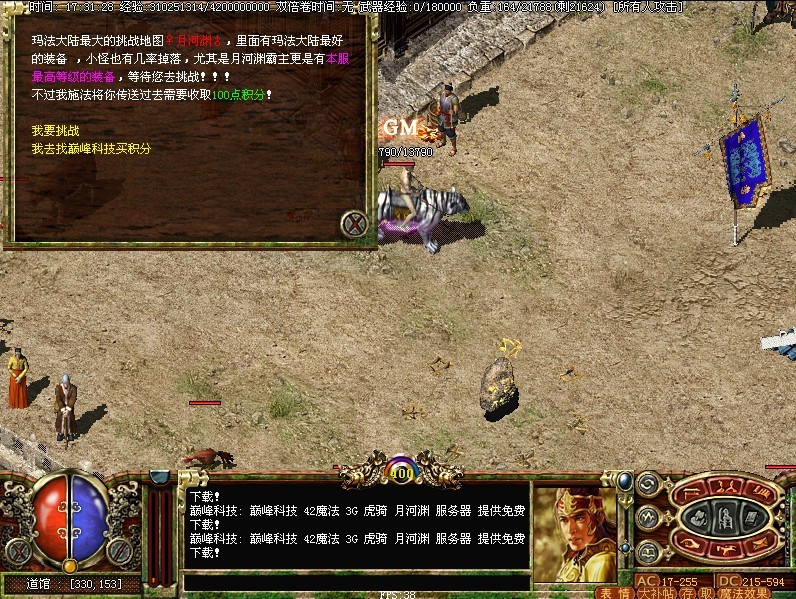Choose the 我要挑战 dialogue option

click(x=55, y=131)
